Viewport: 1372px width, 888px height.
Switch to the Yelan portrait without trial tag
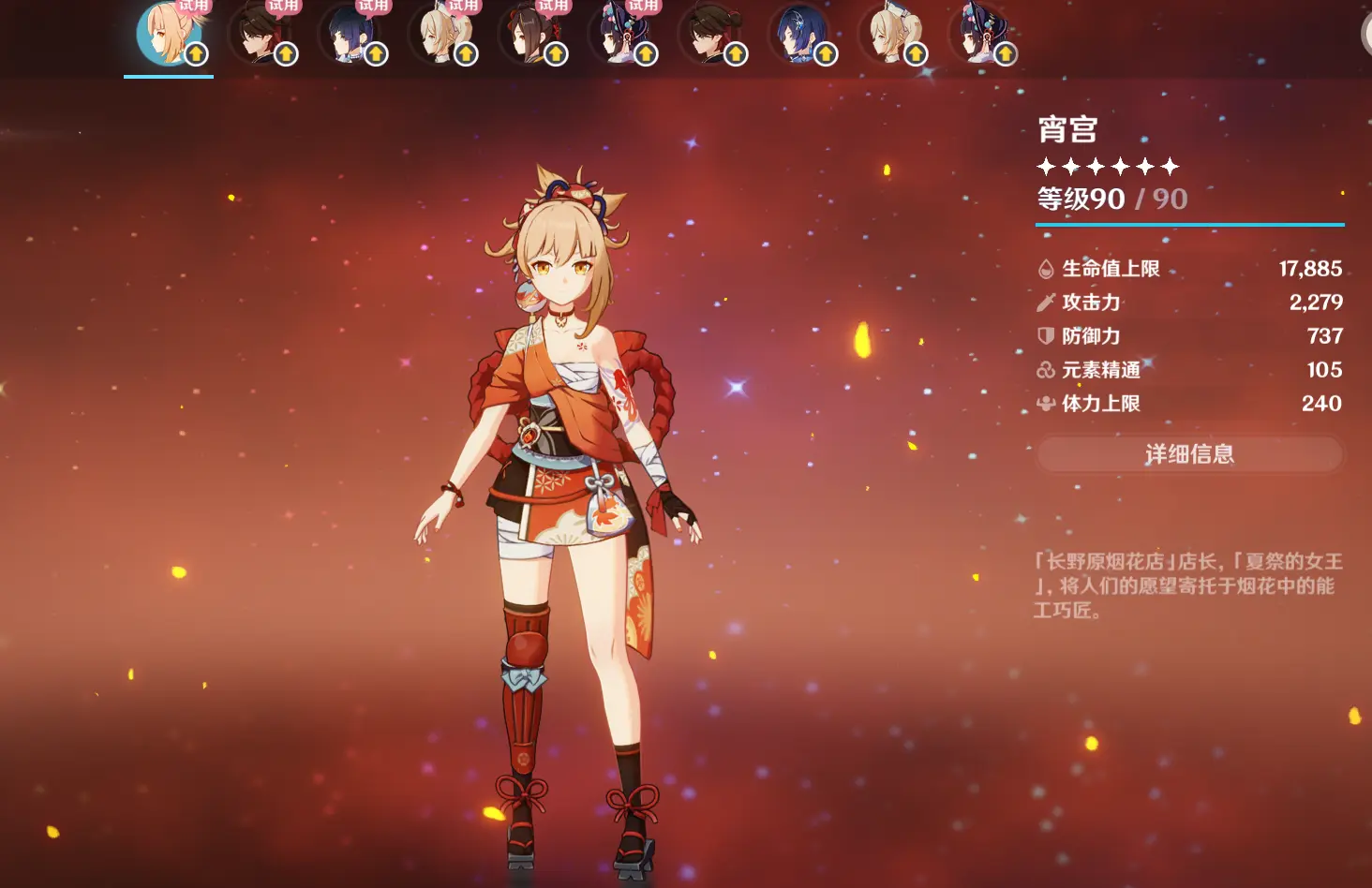click(798, 35)
